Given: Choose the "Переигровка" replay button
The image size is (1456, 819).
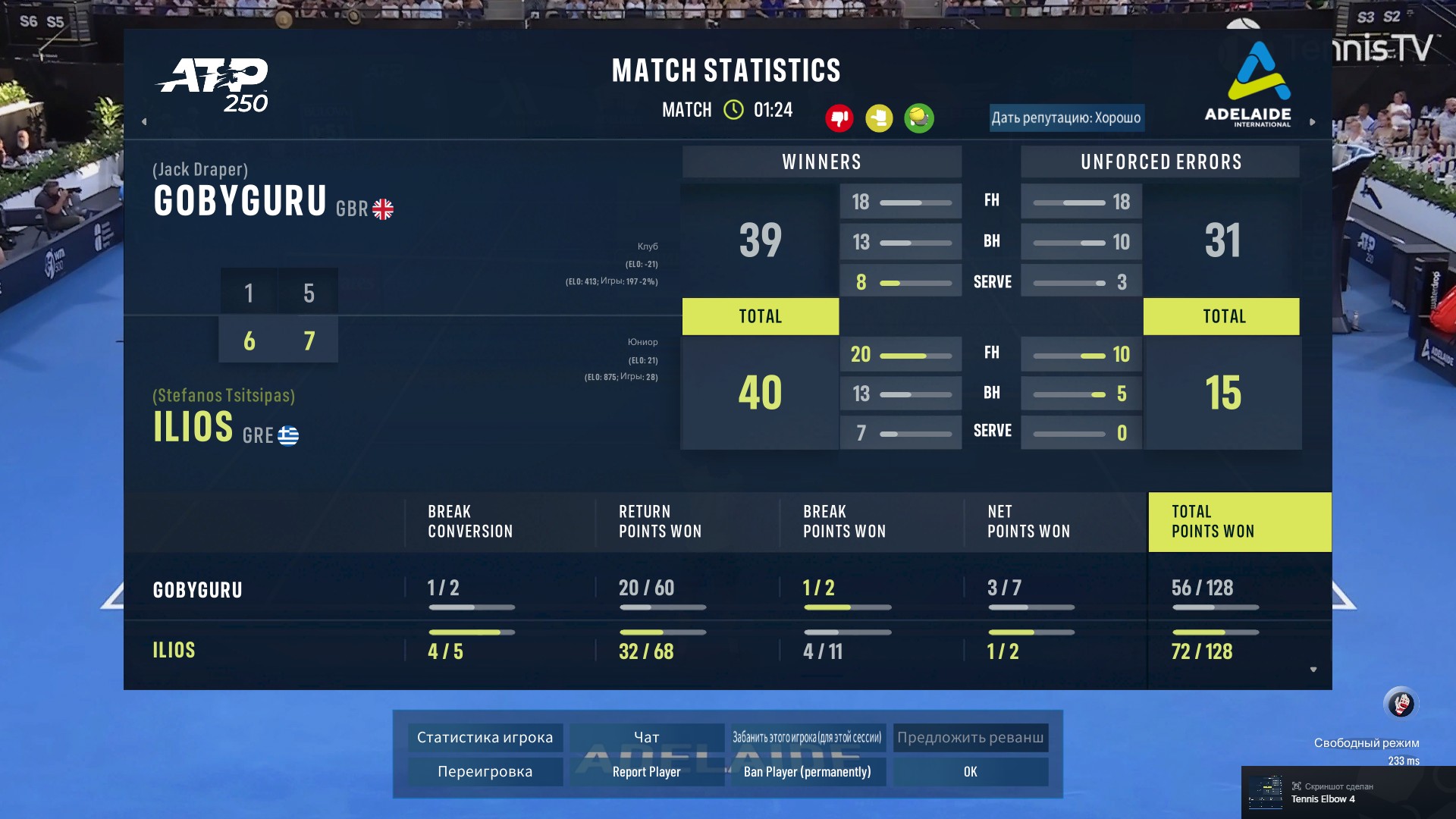Looking at the screenshot, I should tap(485, 771).
